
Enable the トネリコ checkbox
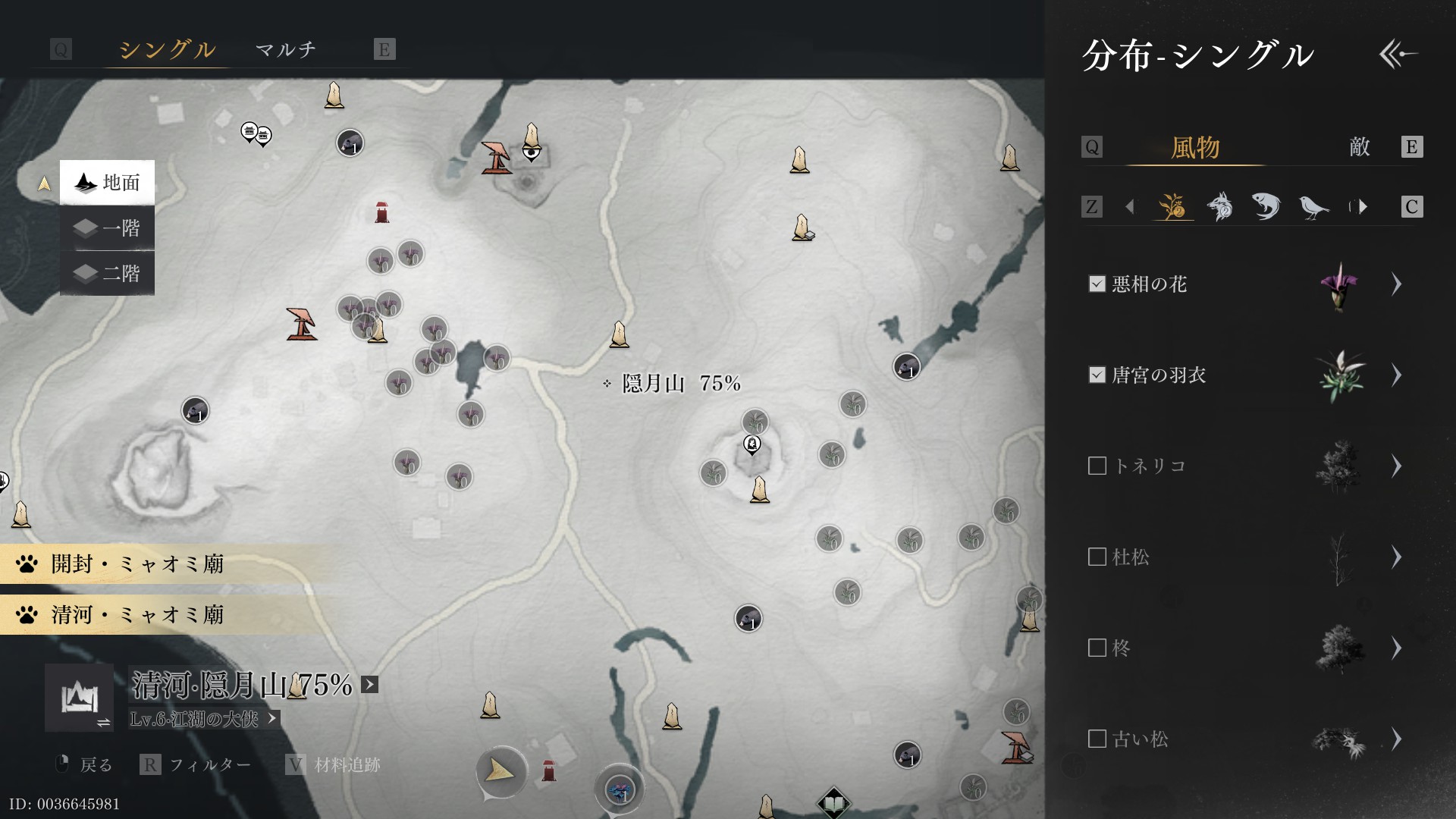coord(1097,466)
